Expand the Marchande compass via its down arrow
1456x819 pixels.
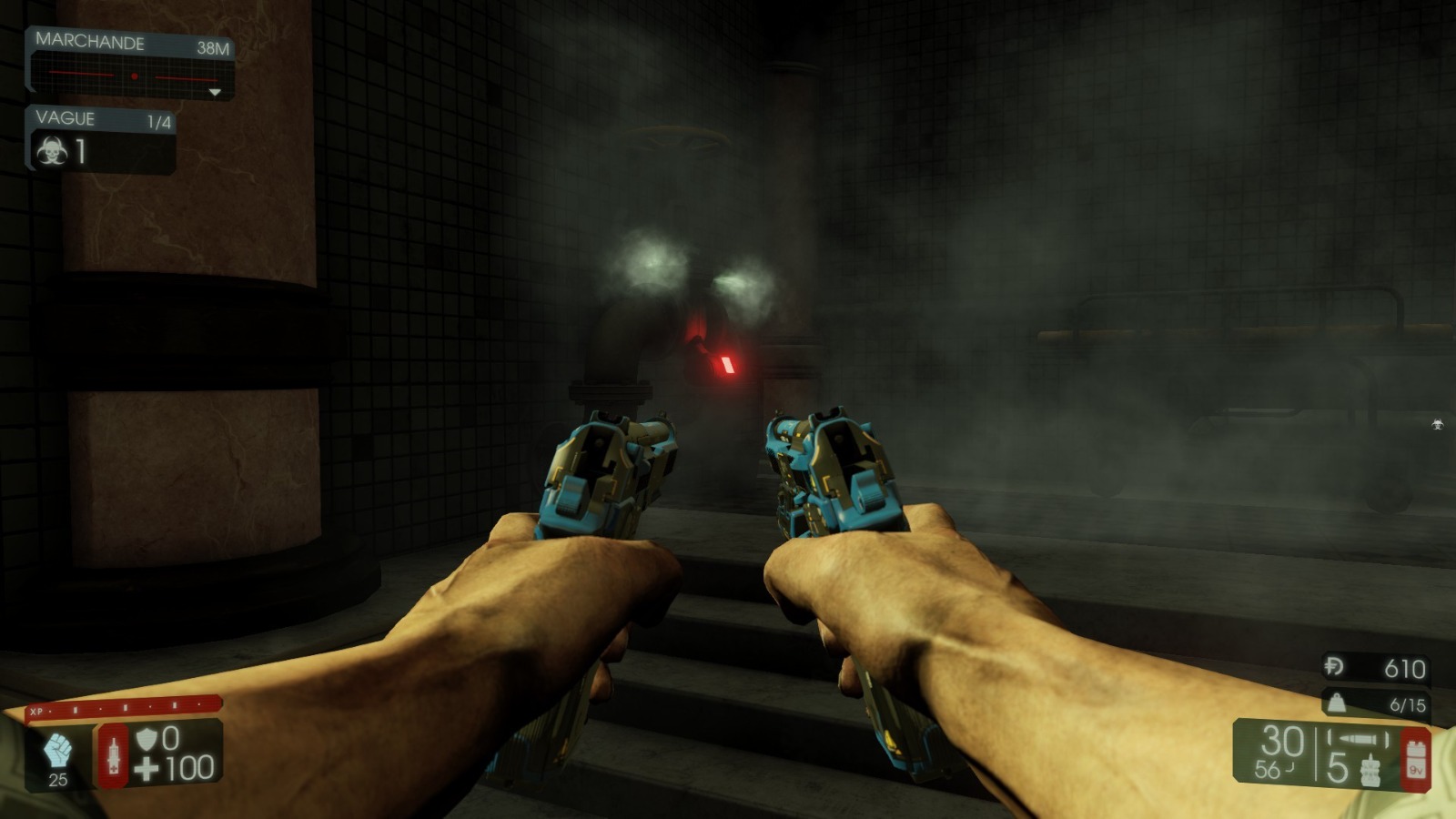tap(216, 91)
